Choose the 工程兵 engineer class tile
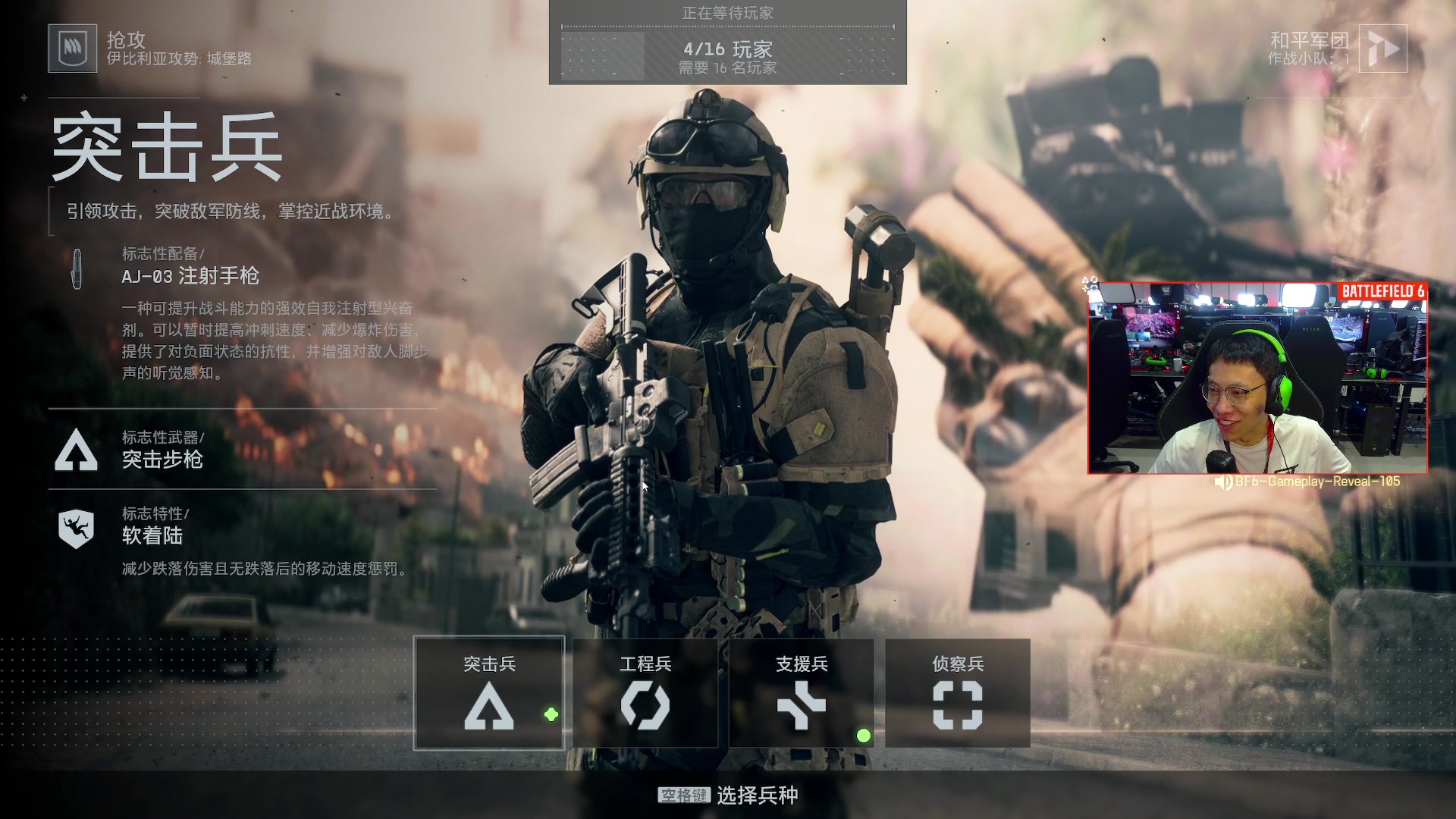The image size is (1456, 819). (645, 693)
